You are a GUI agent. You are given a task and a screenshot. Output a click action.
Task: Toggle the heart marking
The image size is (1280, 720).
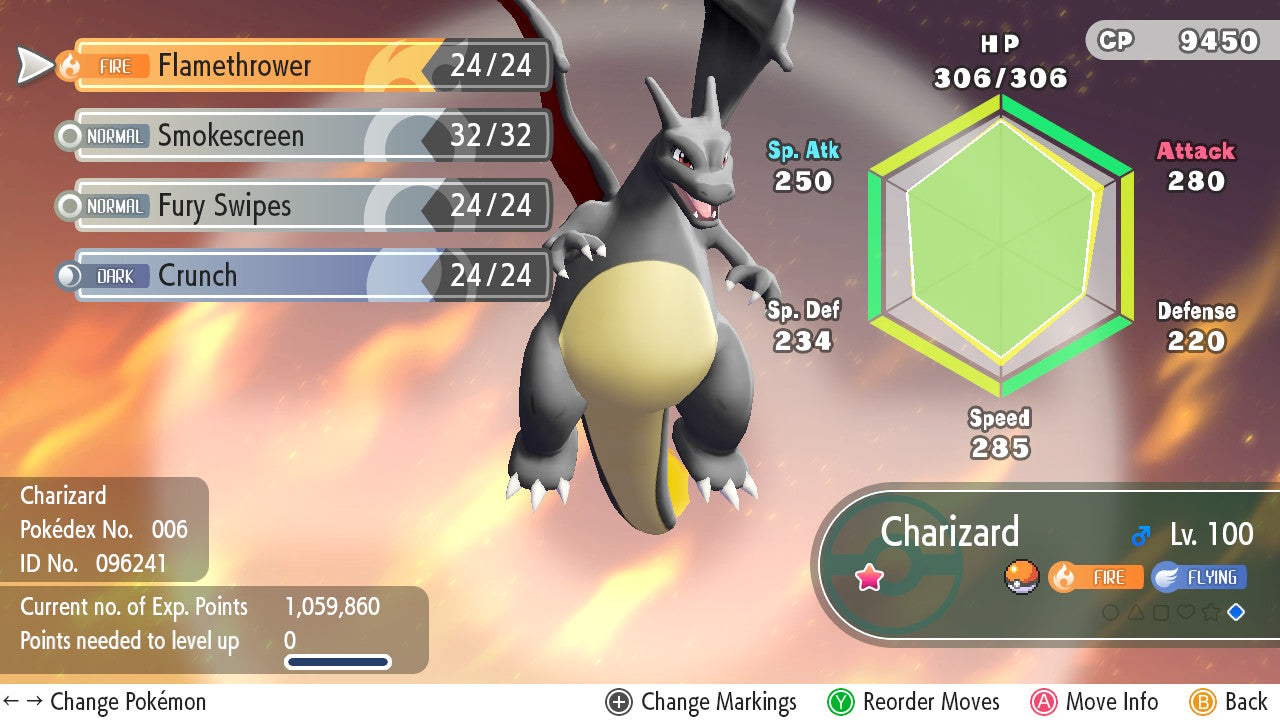click(1186, 611)
